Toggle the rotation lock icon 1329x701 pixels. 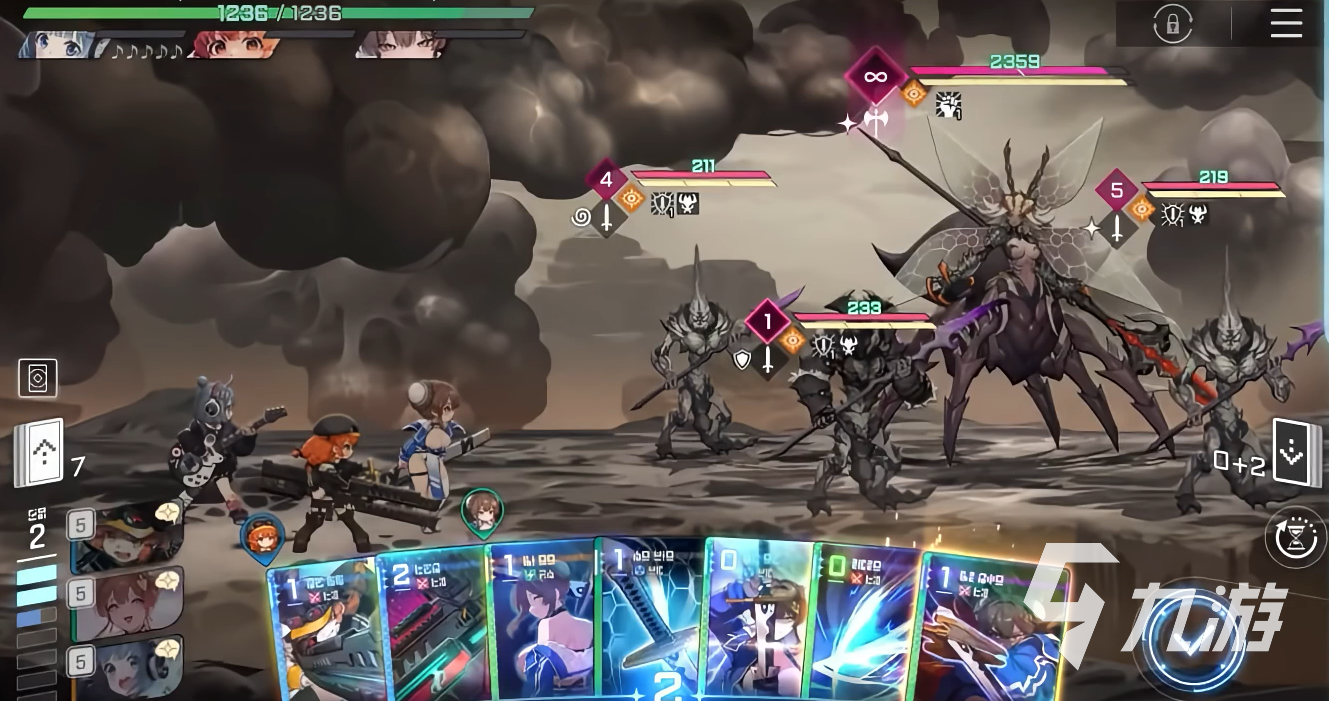[x=1172, y=24]
